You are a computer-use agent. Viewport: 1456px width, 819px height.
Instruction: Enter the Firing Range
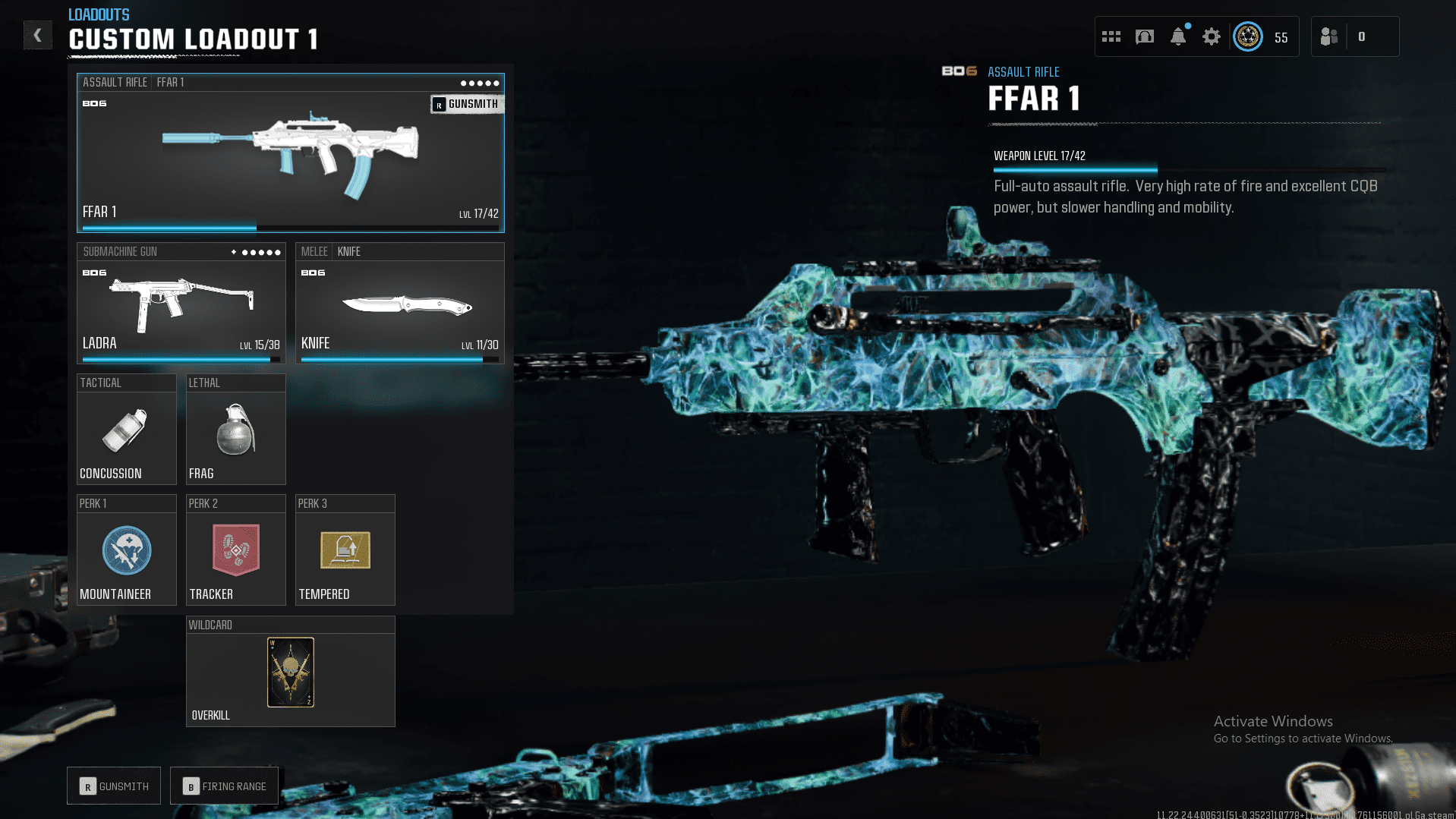(x=224, y=786)
